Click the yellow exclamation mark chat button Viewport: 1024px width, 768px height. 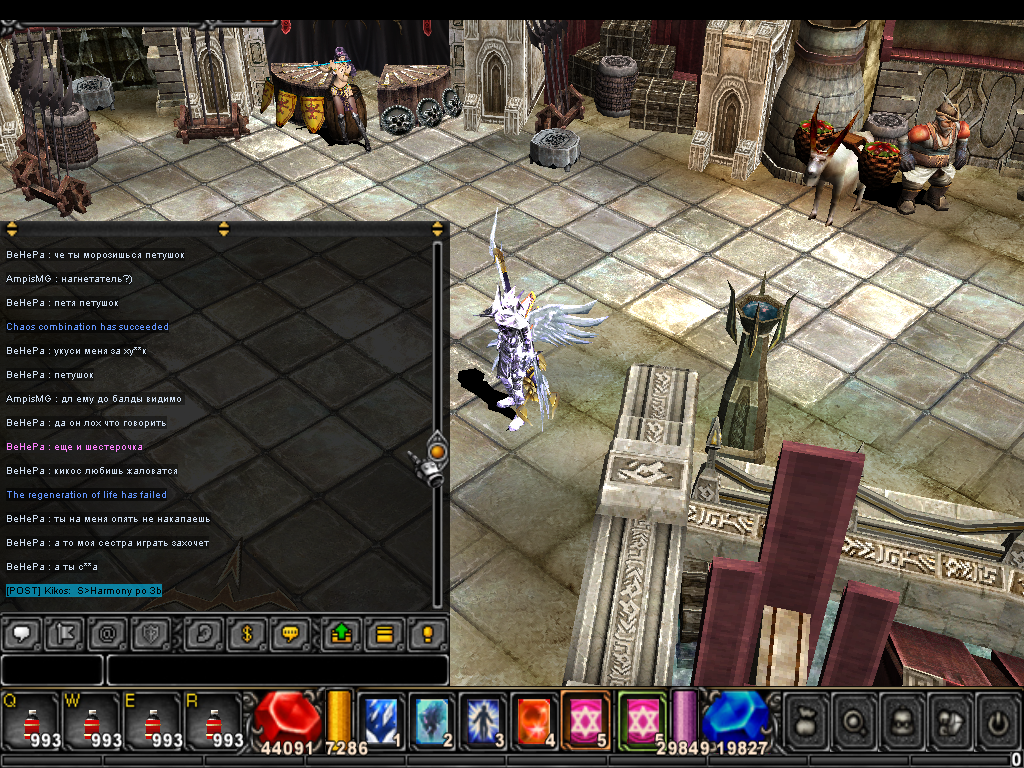pyautogui.click(x=427, y=634)
